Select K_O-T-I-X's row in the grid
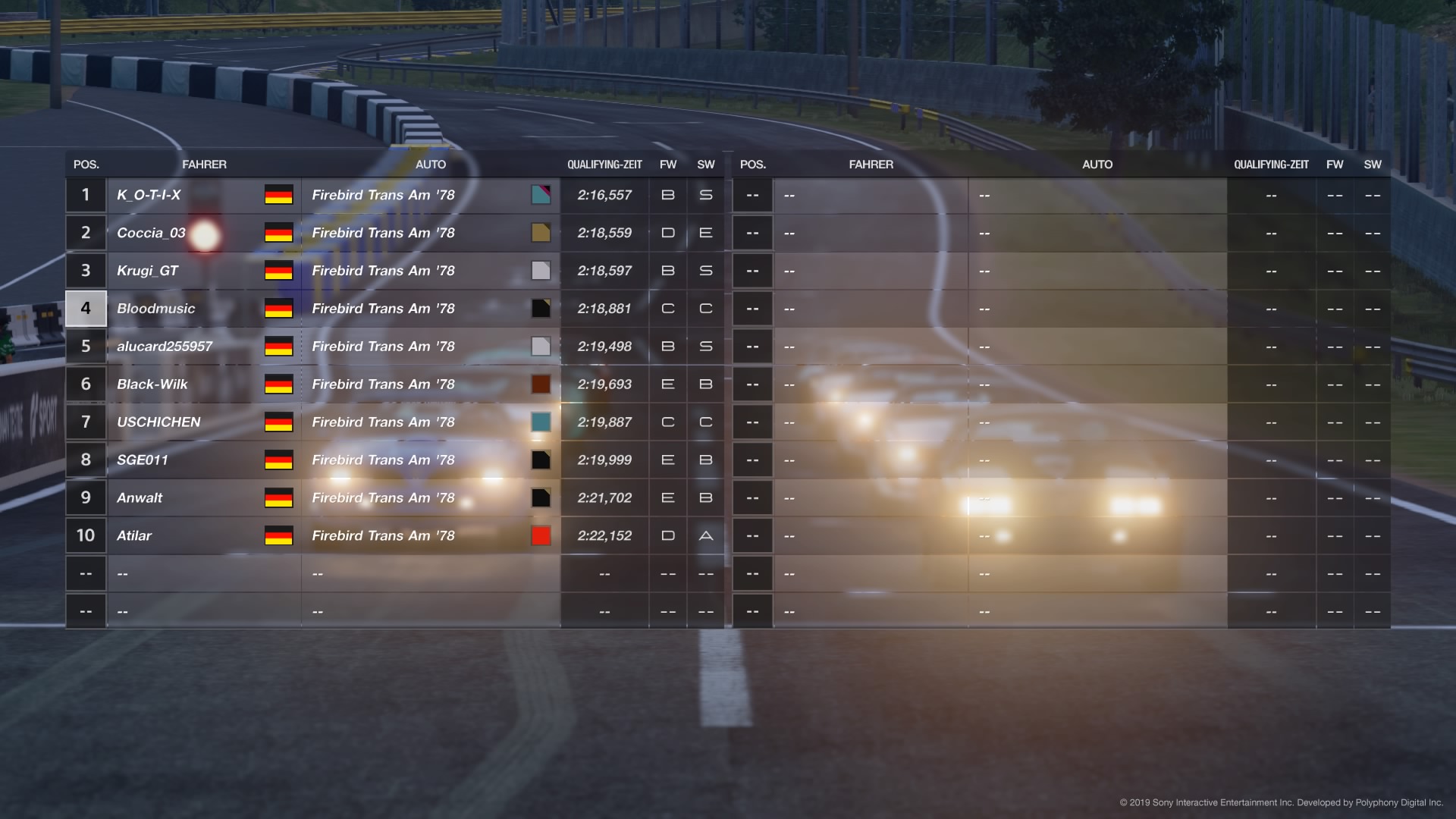 pos(149,195)
